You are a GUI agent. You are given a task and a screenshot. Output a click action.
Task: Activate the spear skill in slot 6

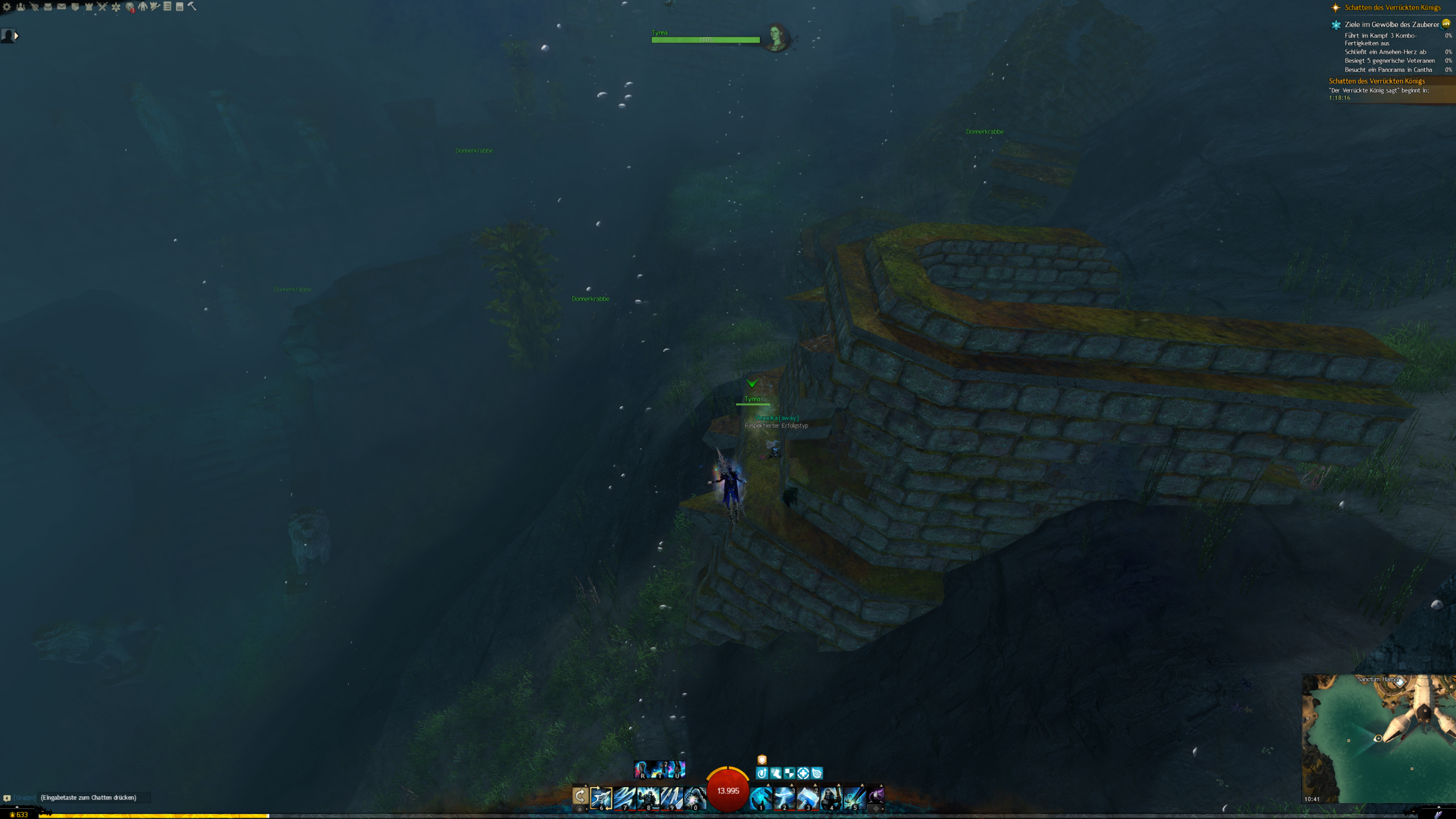click(x=601, y=798)
